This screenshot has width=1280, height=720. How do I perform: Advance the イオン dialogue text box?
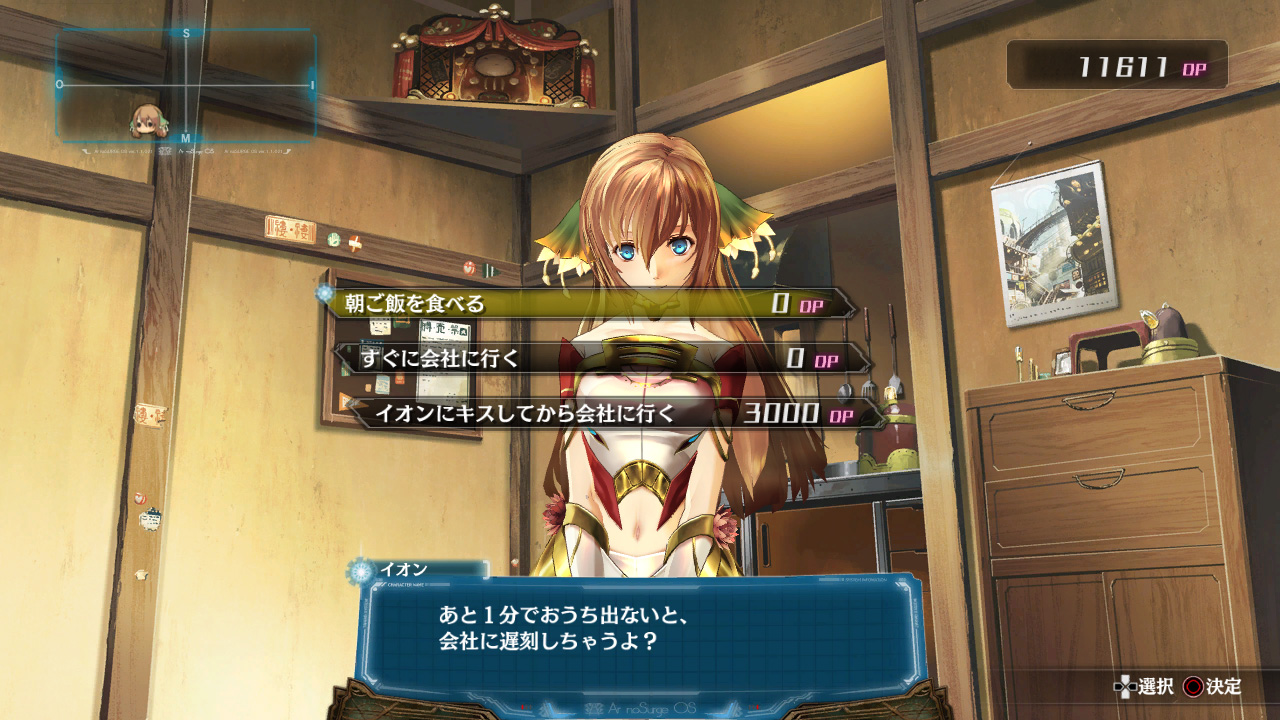(640, 627)
